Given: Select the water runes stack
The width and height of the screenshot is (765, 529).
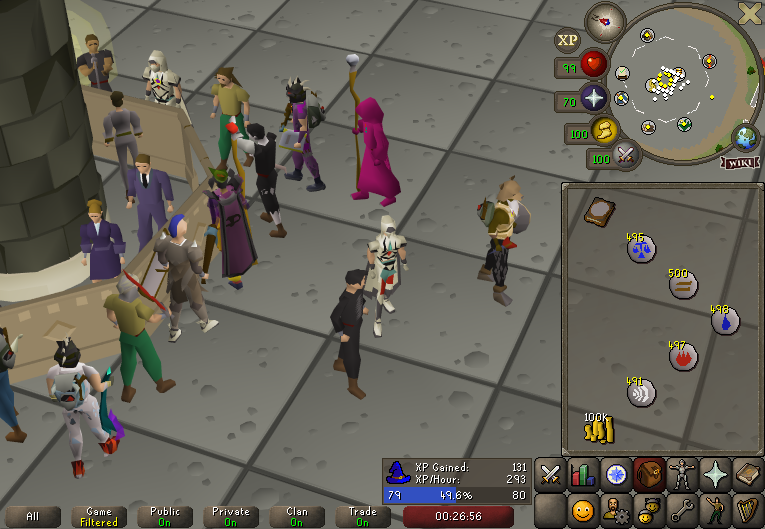Looking at the screenshot, I should (x=724, y=320).
